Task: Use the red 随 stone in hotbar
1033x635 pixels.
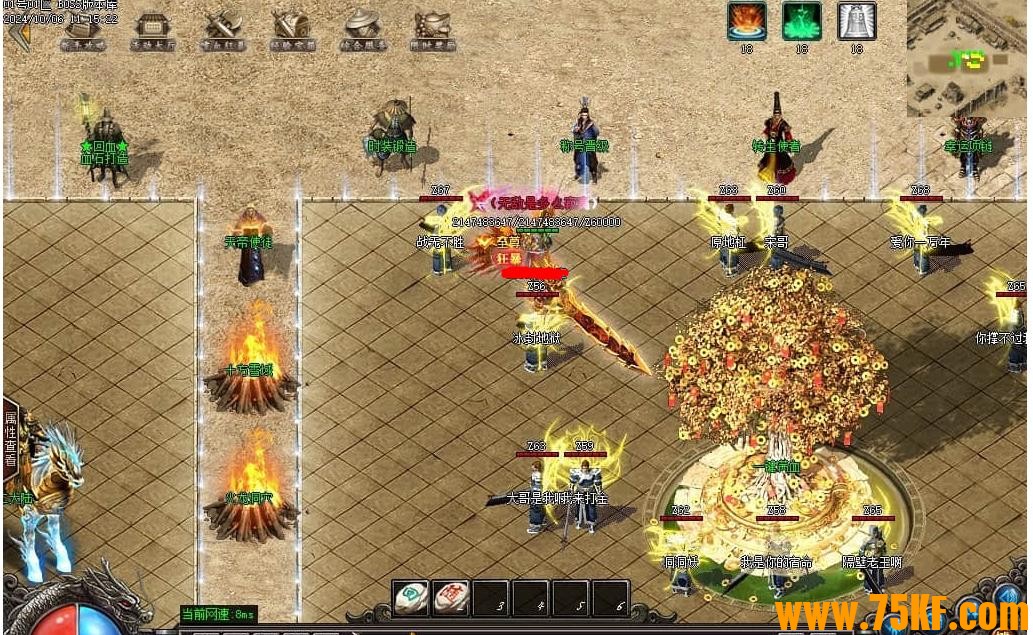Action: (x=451, y=597)
